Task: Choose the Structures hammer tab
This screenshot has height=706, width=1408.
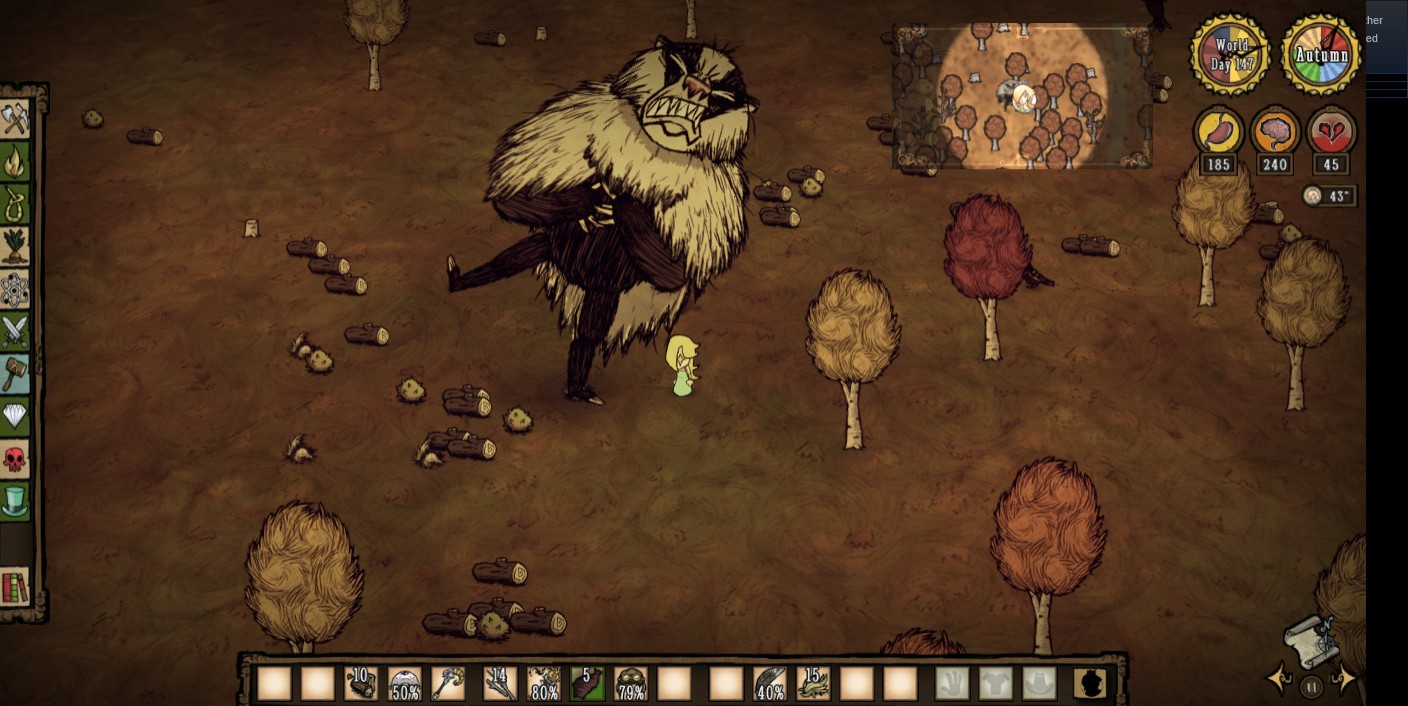Action: point(15,373)
